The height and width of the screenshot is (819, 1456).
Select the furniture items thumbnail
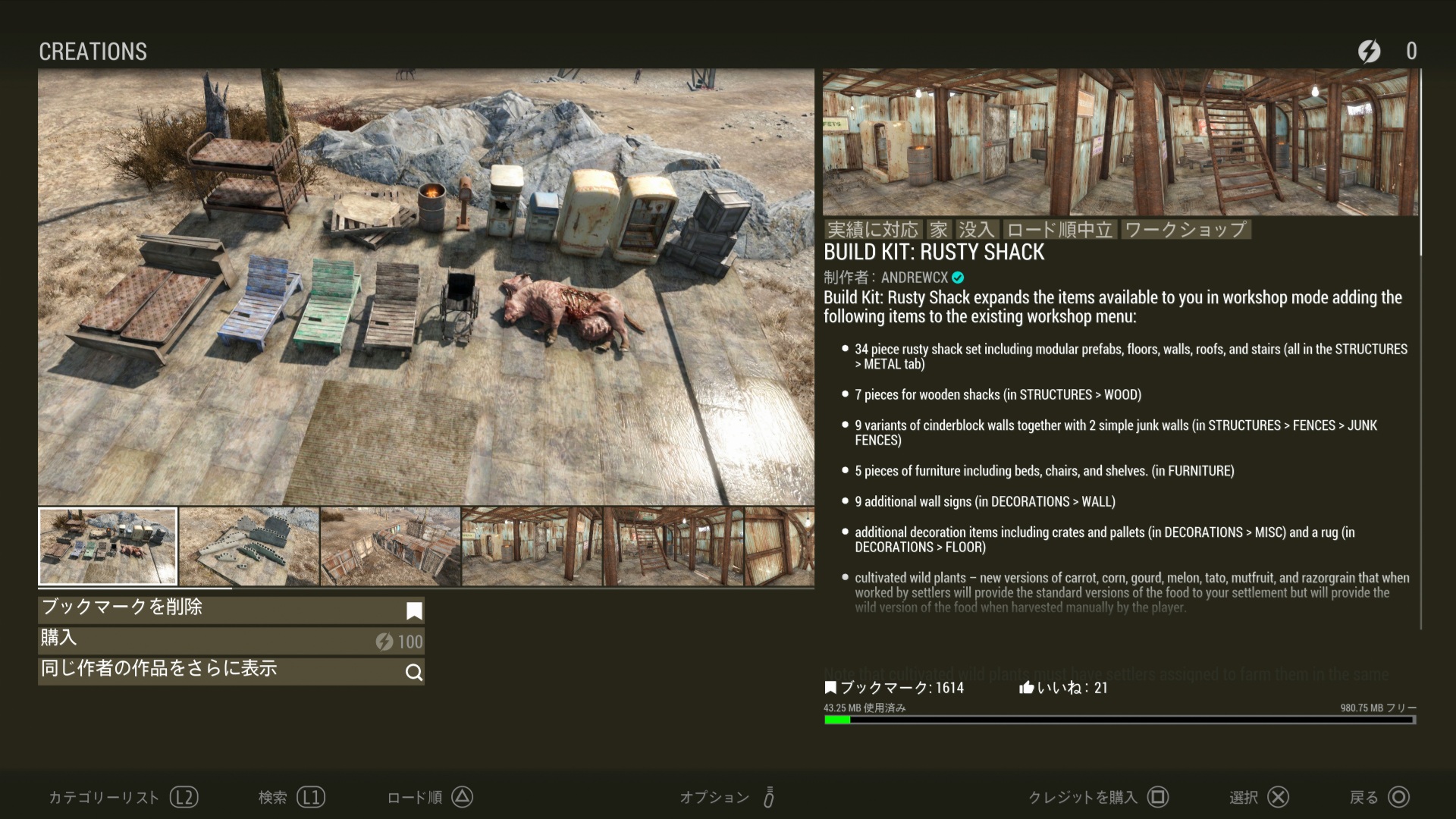click(108, 546)
